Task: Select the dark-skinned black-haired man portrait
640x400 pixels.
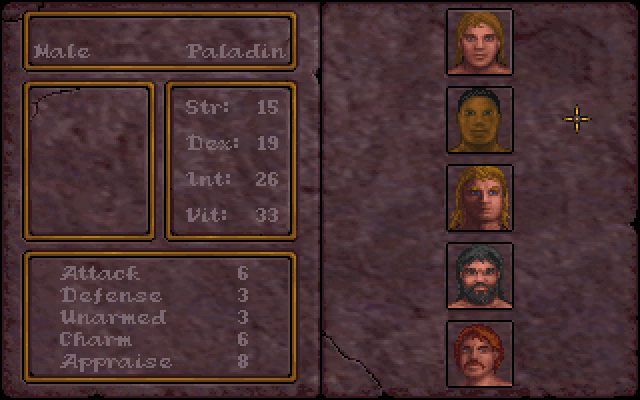Action: [479, 120]
